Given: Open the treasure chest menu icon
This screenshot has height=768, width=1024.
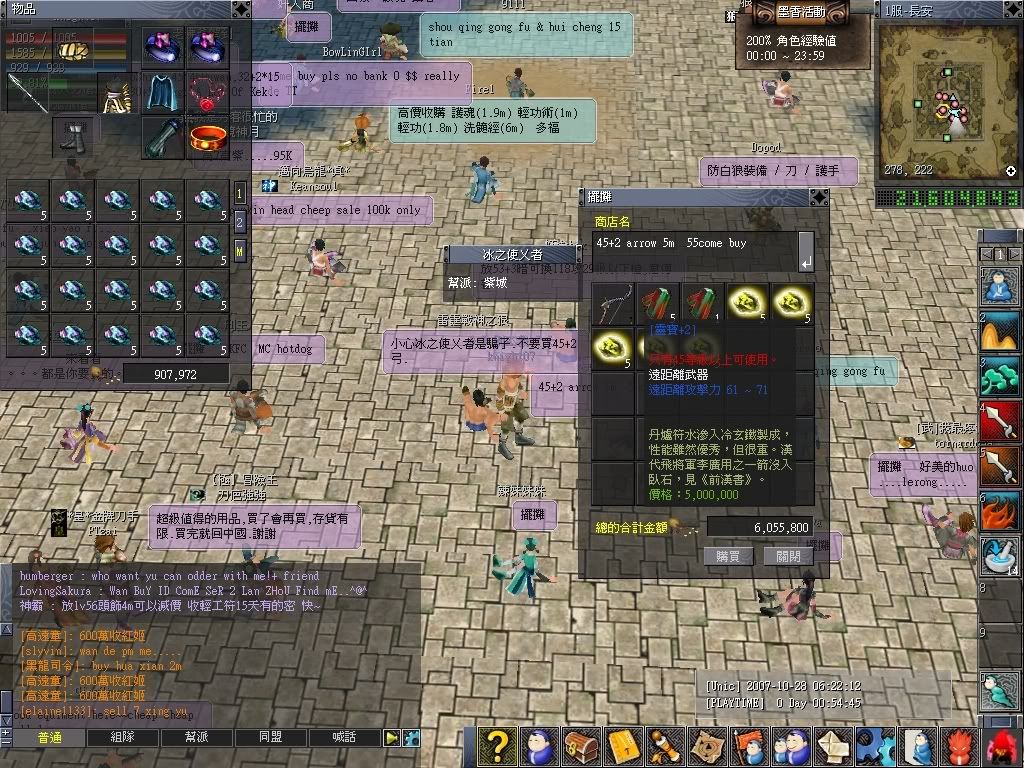Looking at the screenshot, I should pyautogui.click(x=581, y=746).
